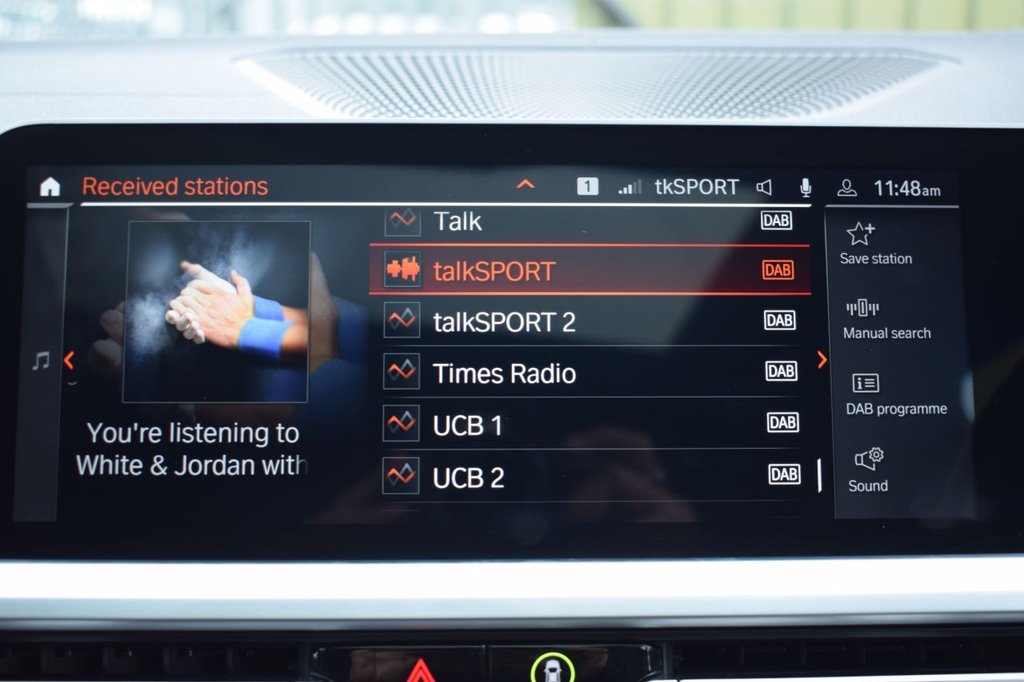The height and width of the screenshot is (682, 1024).
Task: Select the Talk station row
Action: coord(590,221)
